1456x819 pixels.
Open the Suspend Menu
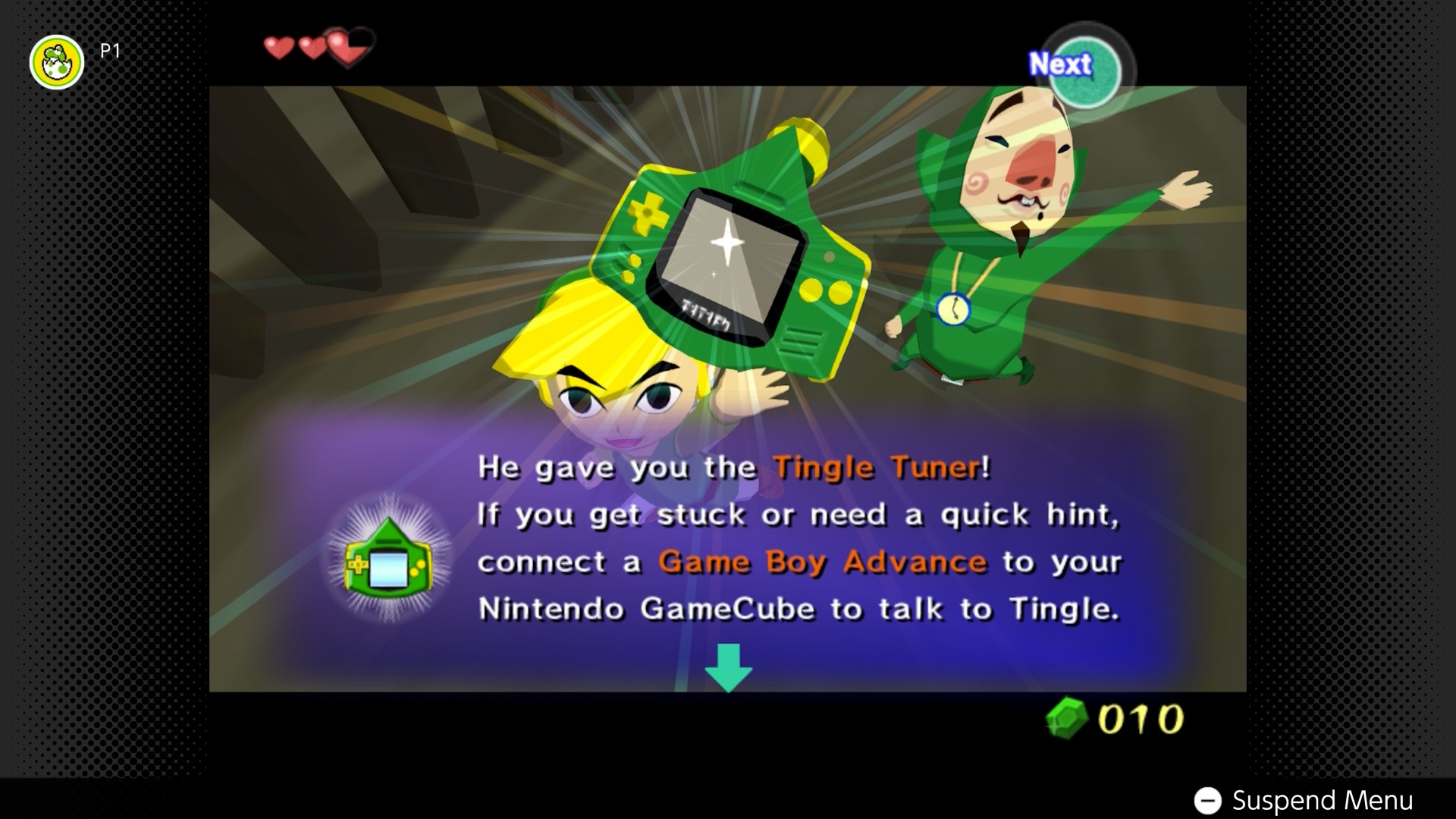pos(1304,800)
